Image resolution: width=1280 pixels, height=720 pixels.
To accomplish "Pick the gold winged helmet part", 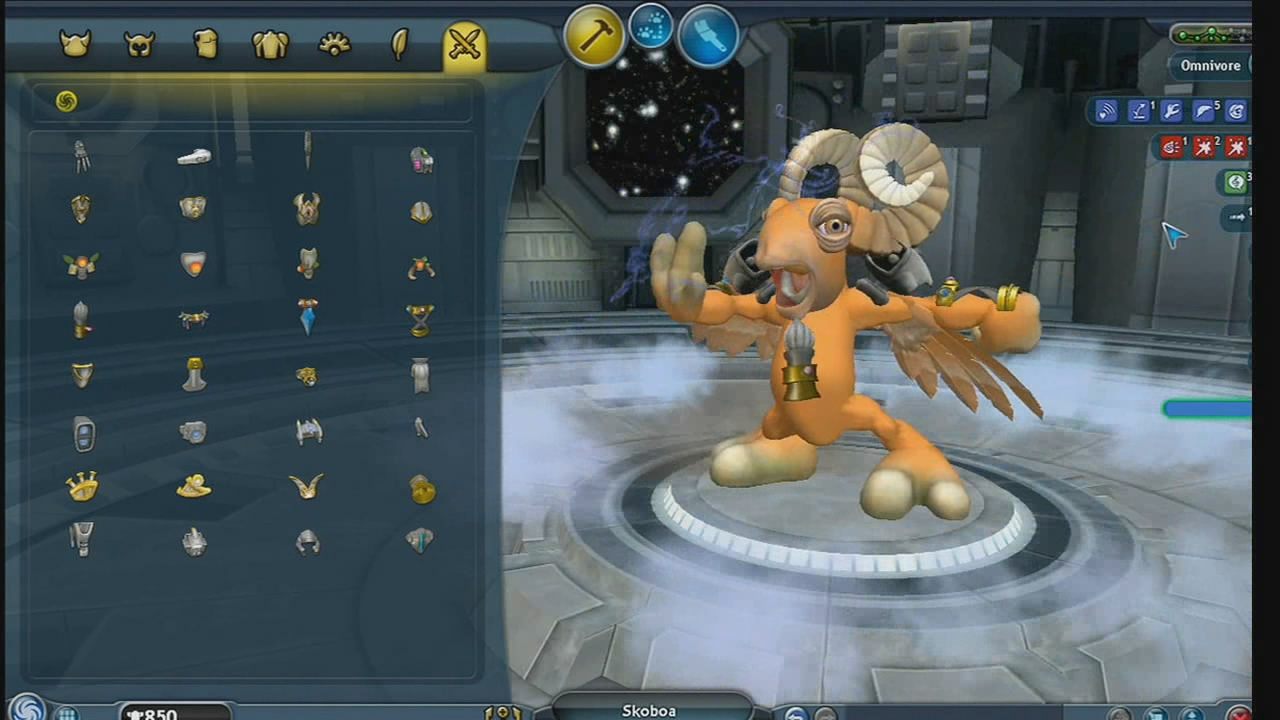I will click(x=307, y=487).
